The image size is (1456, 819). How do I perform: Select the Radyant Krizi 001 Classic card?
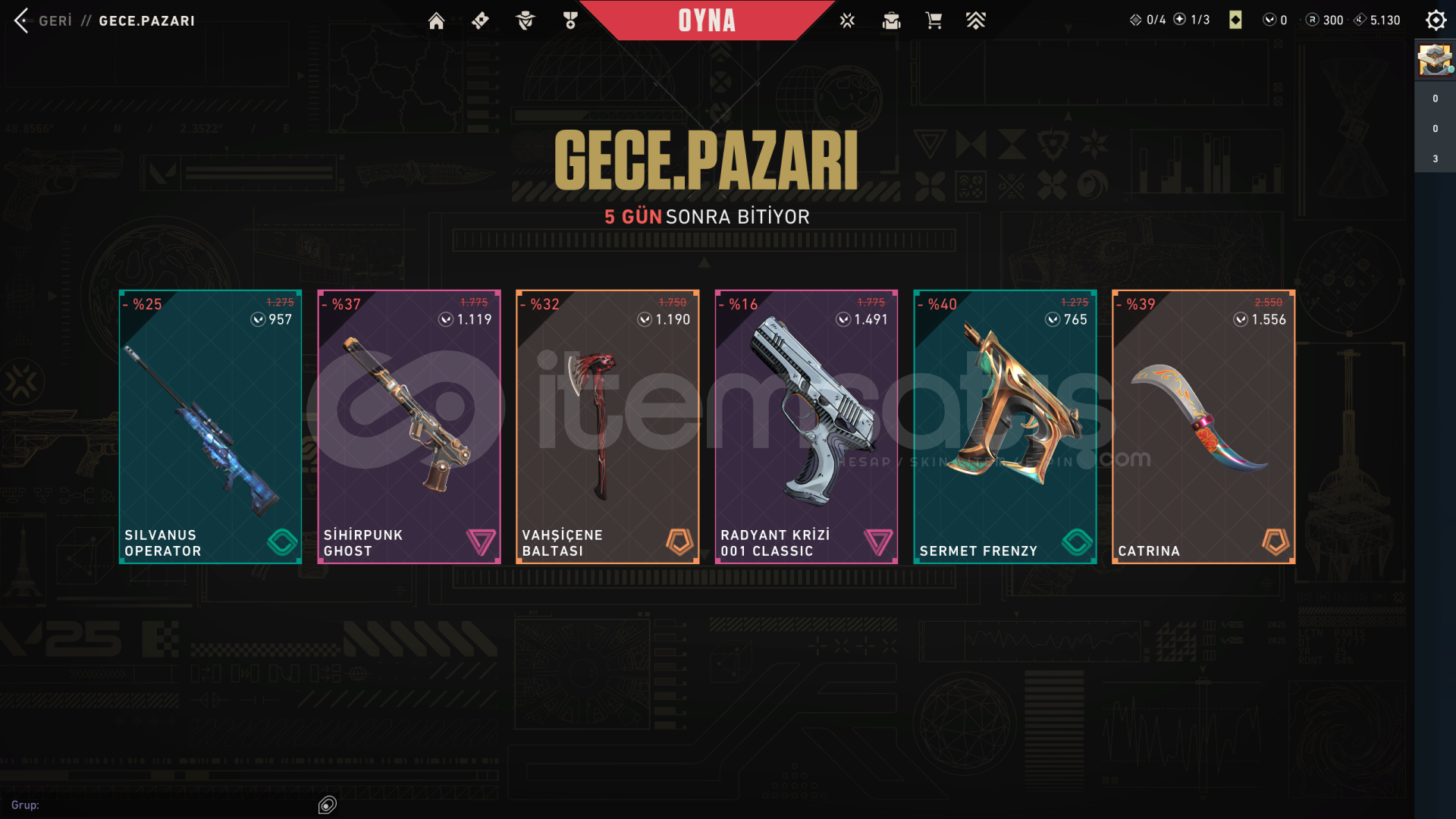tap(806, 426)
